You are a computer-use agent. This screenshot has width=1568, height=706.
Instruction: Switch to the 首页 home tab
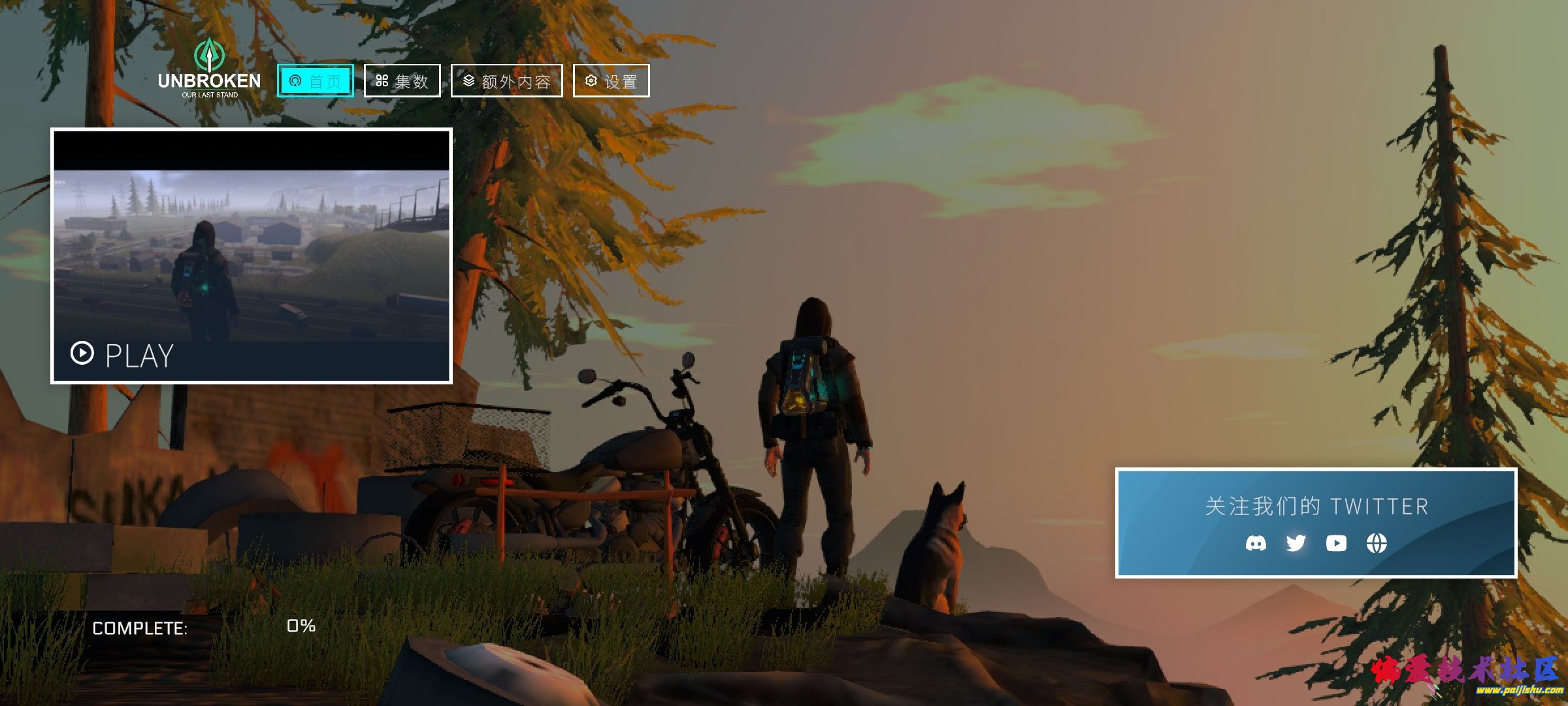[315, 81]
